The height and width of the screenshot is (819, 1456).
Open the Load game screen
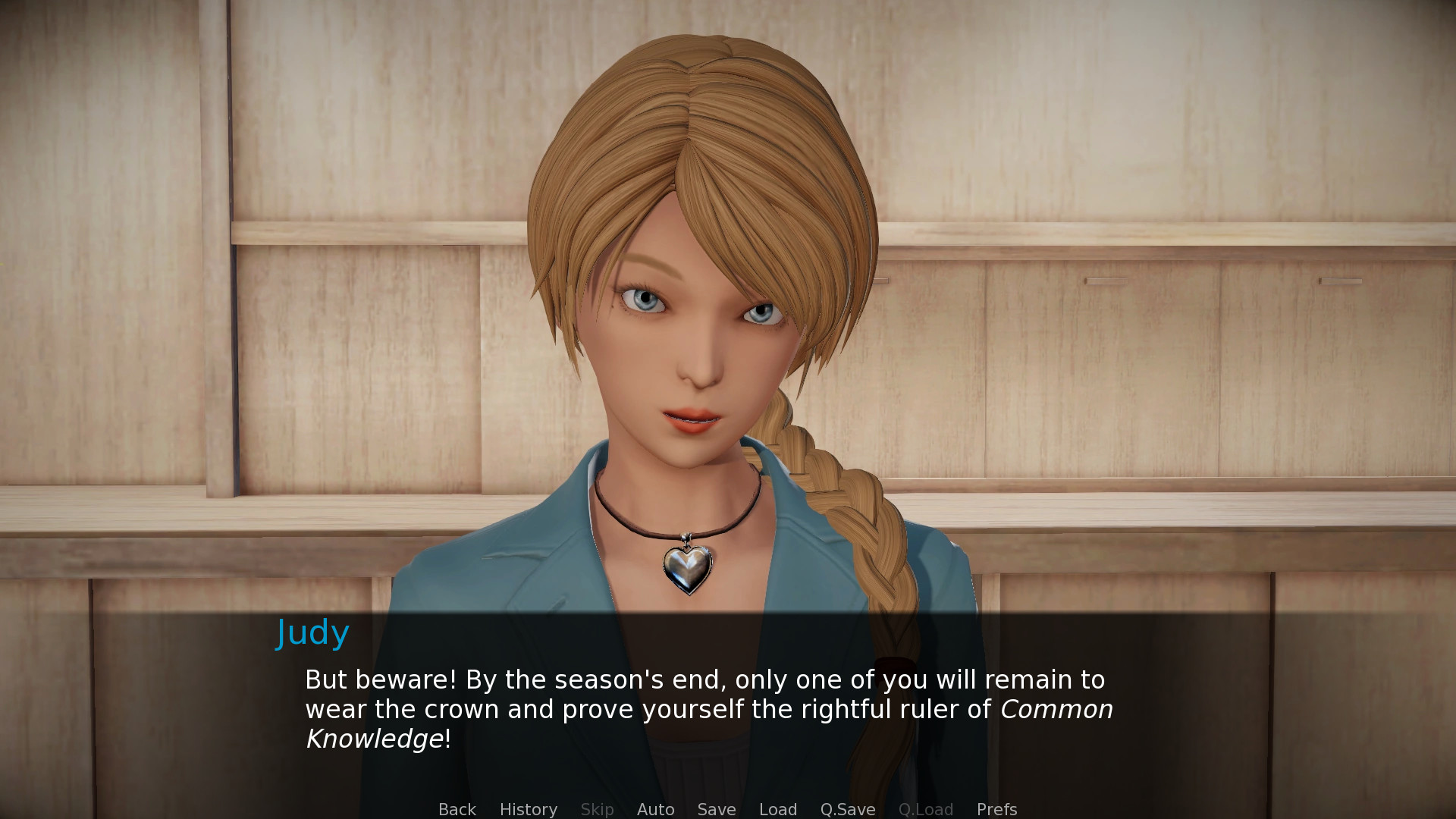[777, 809]
